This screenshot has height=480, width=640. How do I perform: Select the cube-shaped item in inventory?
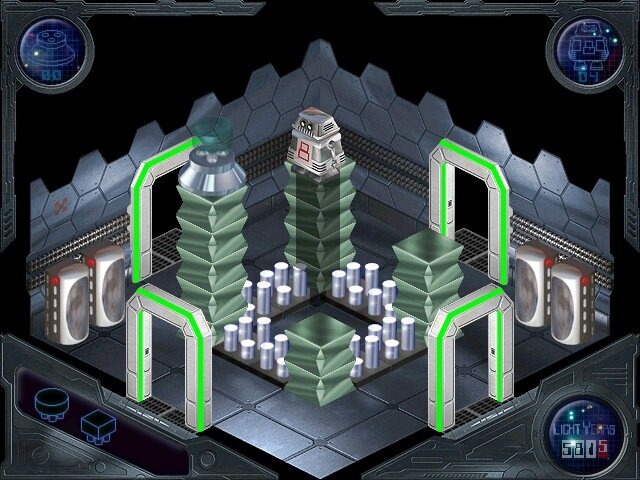click(96, 425)
